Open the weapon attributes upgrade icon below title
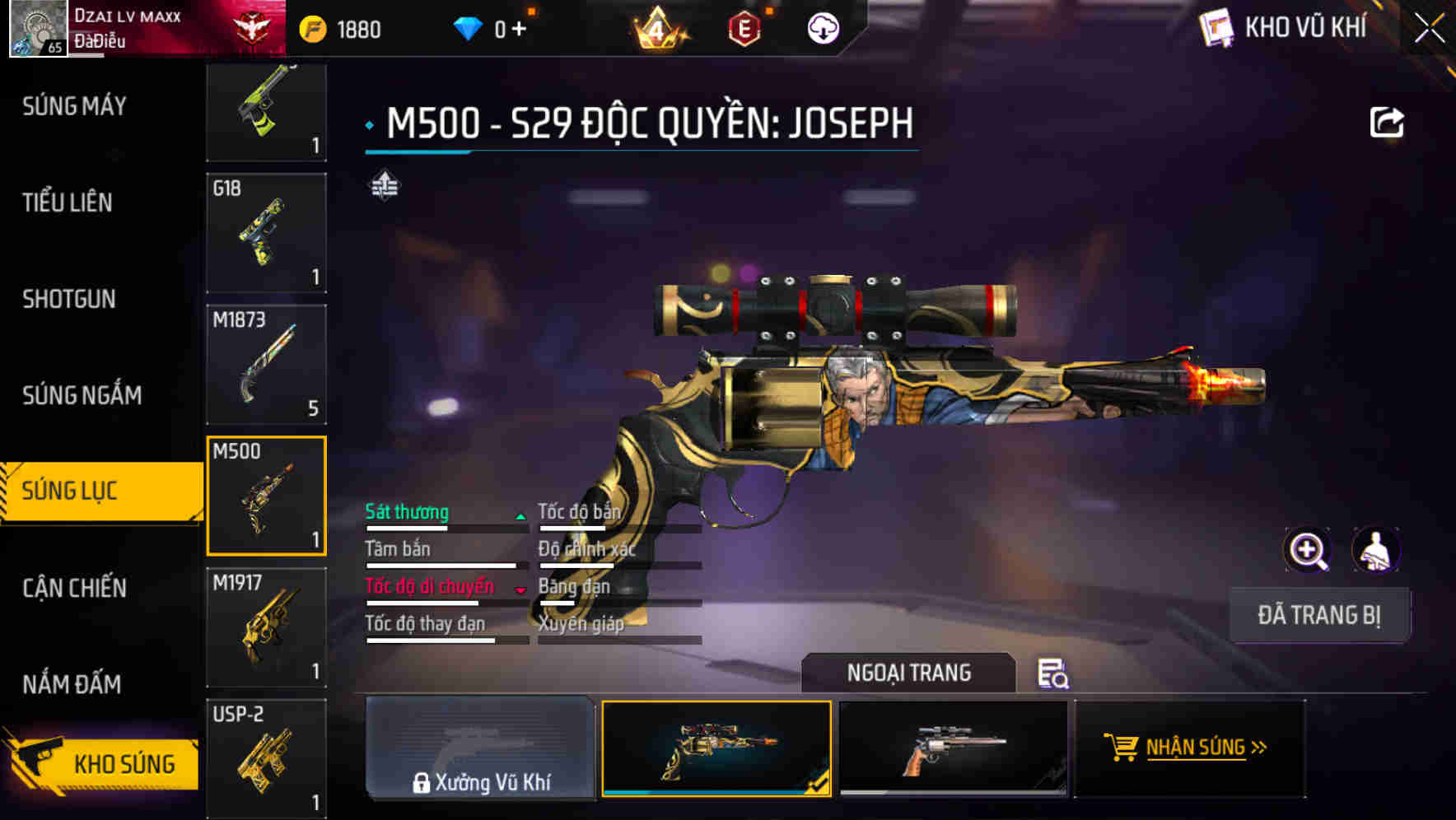The image size is (1456, 820). point(384,186)
